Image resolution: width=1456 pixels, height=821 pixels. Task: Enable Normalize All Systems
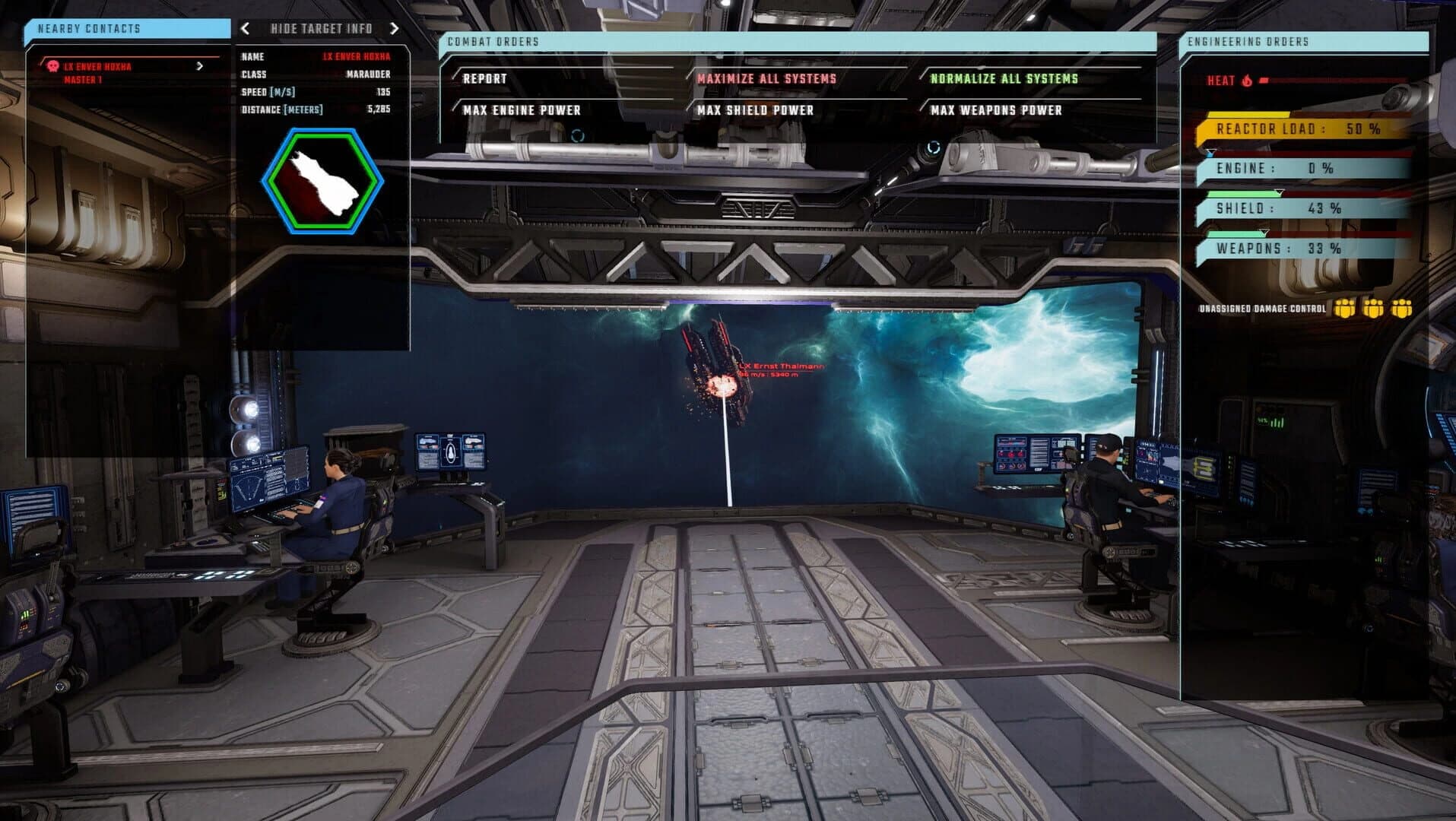(1004, 77)
